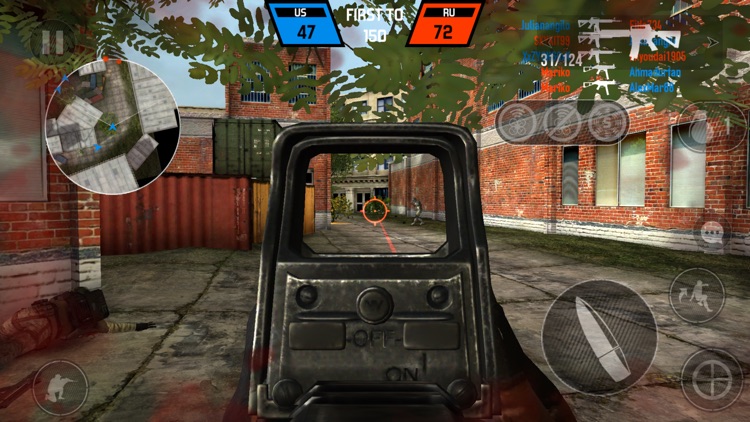Viewport: 750px width, 422px height.
Task: Toggle crouch with the kneeling soldier button
Action: [x=60, y=387]
